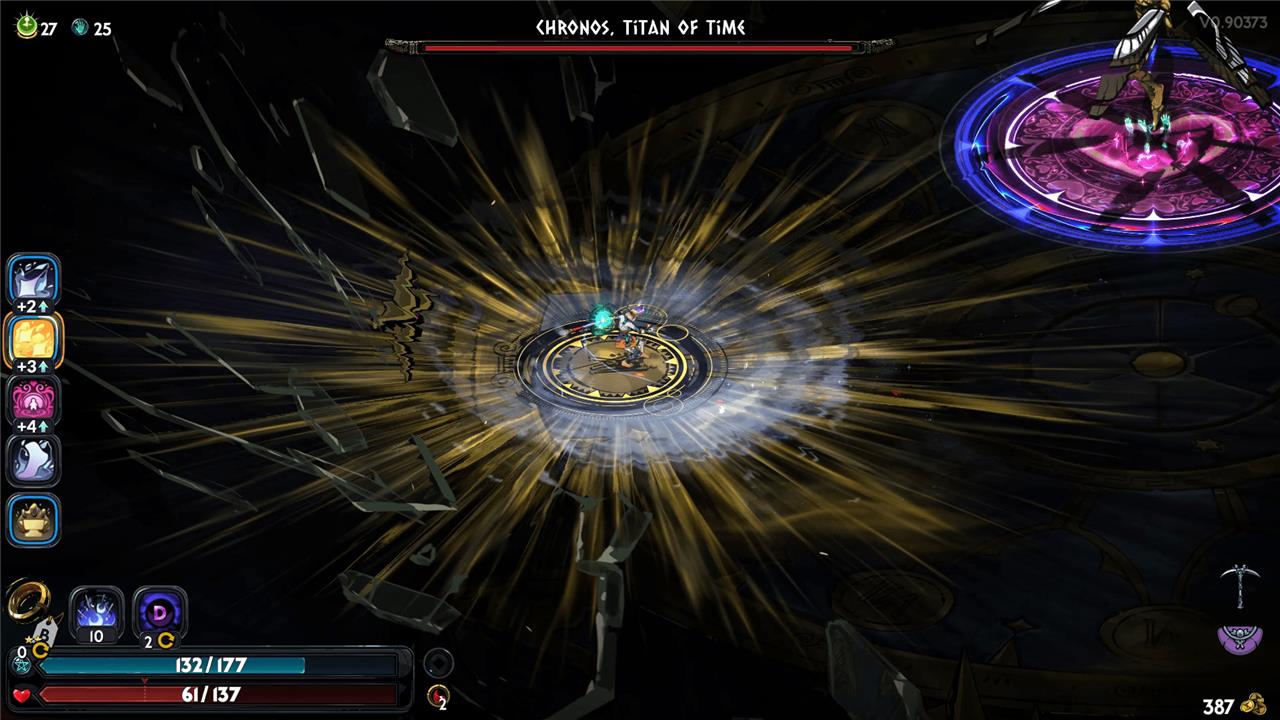Viewport: 1280px width, 720px height.
Task: Select the silver pickaxe gathering tool icon
Action: coord(1238,584)
